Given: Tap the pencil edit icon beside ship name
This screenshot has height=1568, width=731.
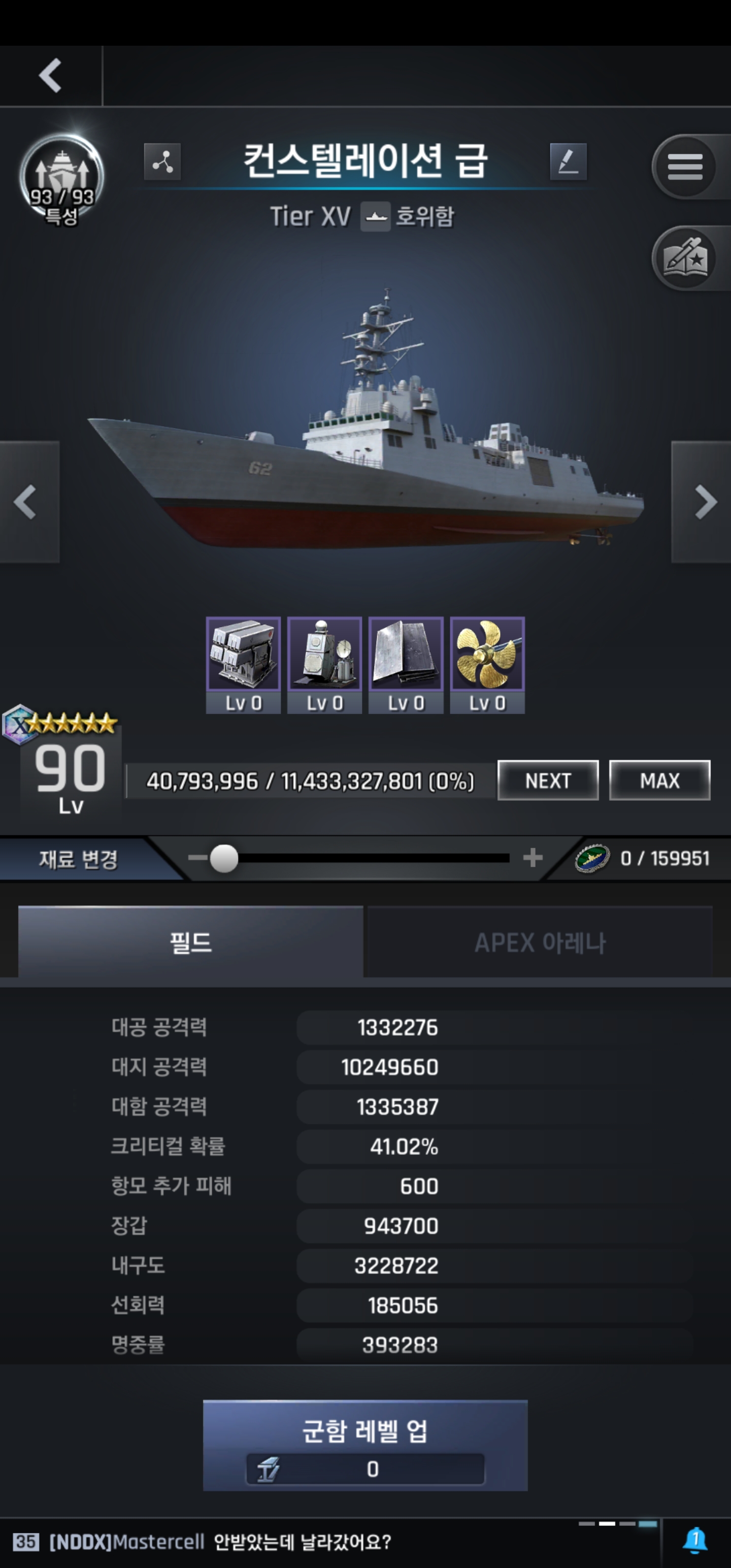Looking at the screenshot, I should point(568,162).
